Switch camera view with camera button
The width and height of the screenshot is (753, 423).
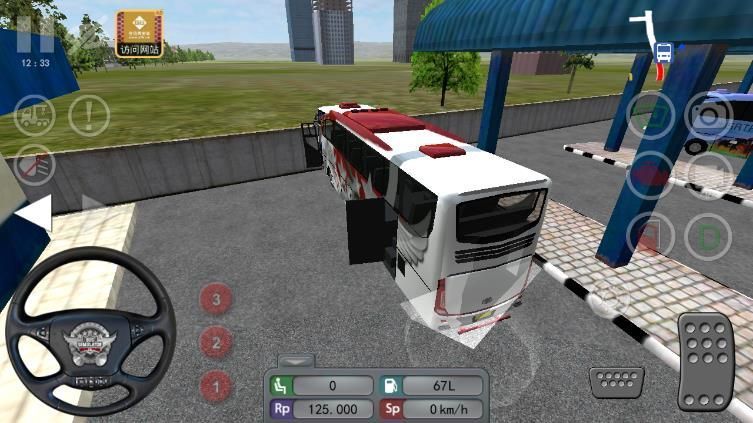(x=708, y=115)
